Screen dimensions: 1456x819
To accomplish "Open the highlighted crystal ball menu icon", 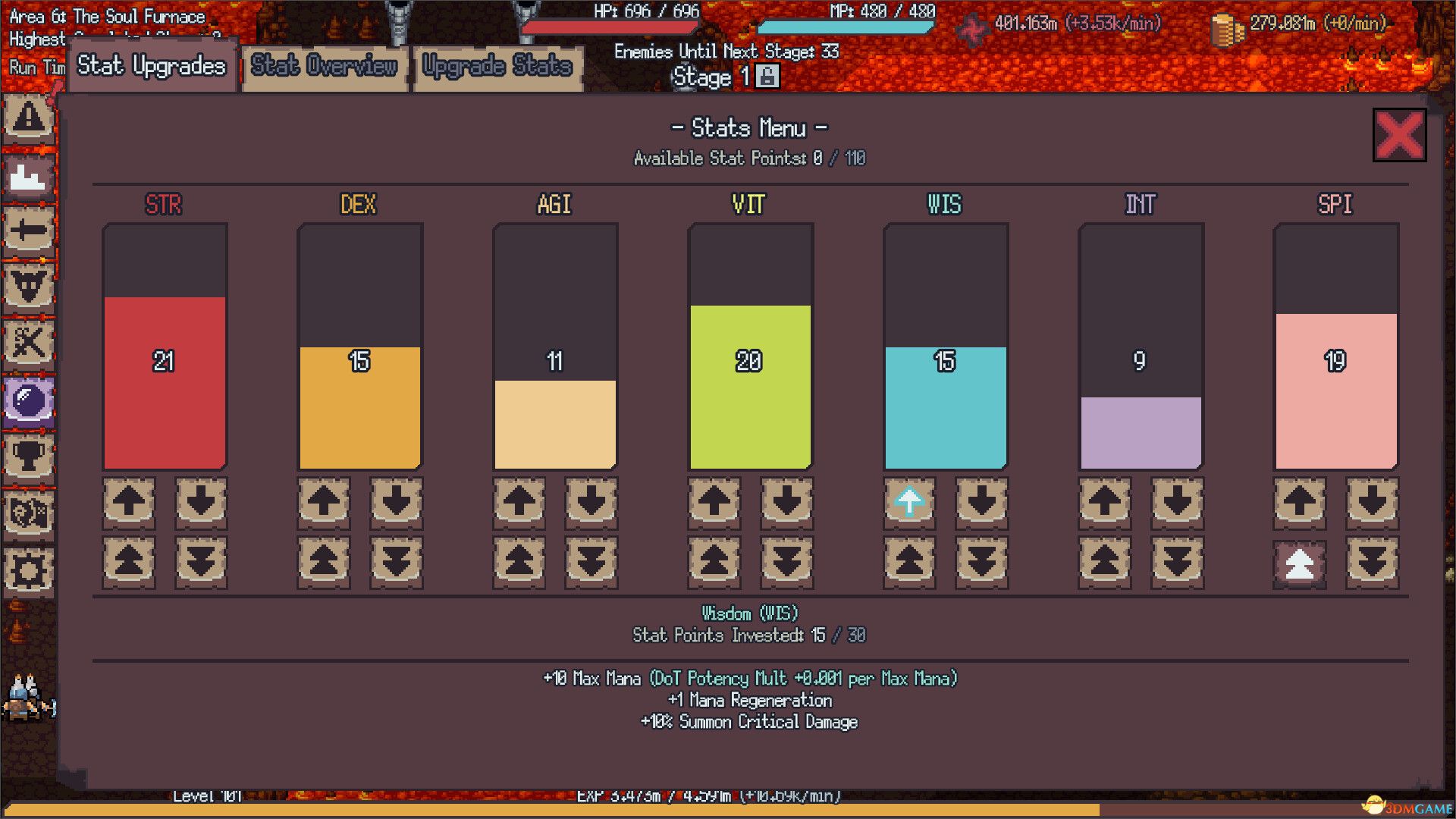I will (x=29, y=401).
